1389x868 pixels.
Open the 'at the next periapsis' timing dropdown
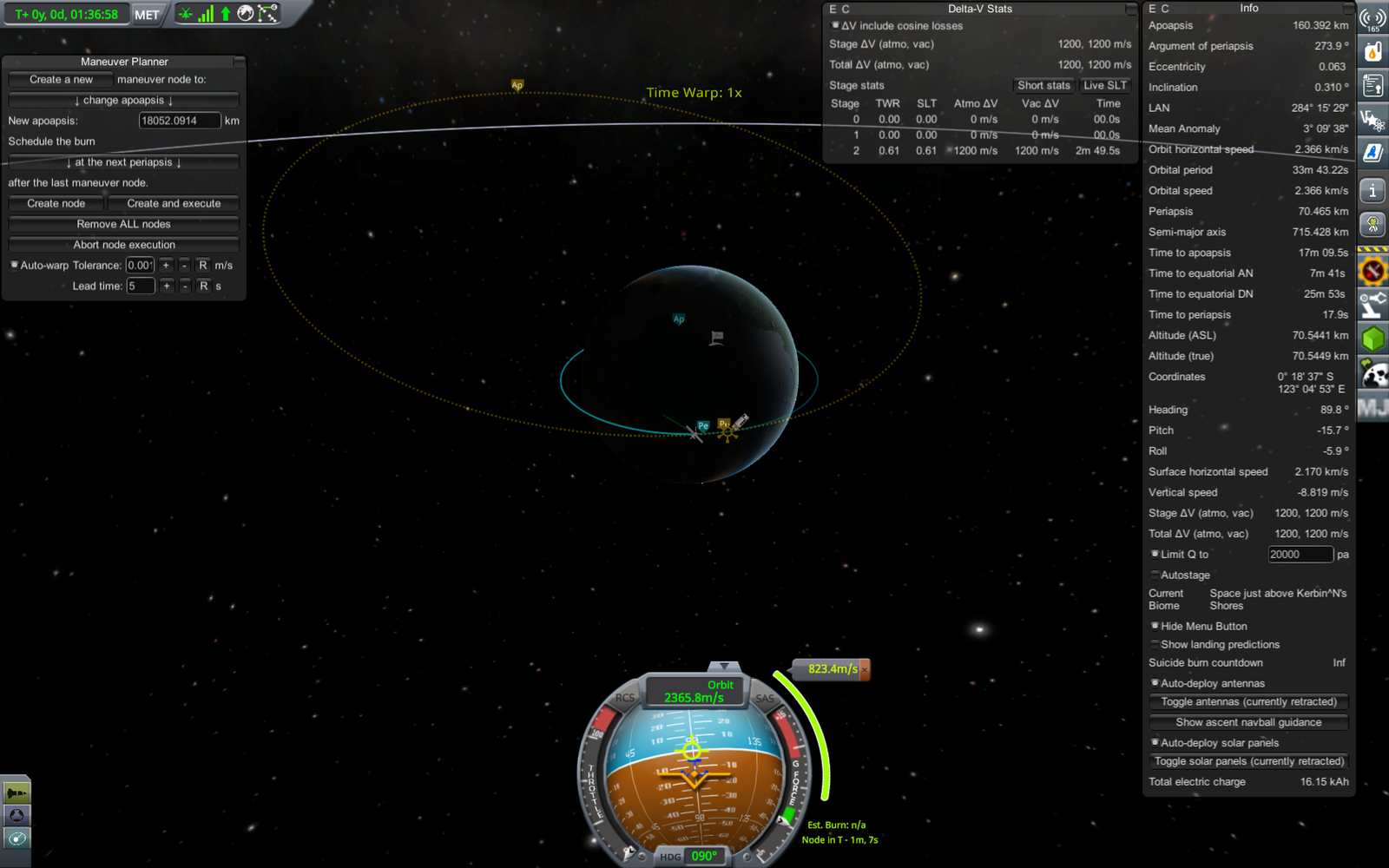[x=123, y=162]
